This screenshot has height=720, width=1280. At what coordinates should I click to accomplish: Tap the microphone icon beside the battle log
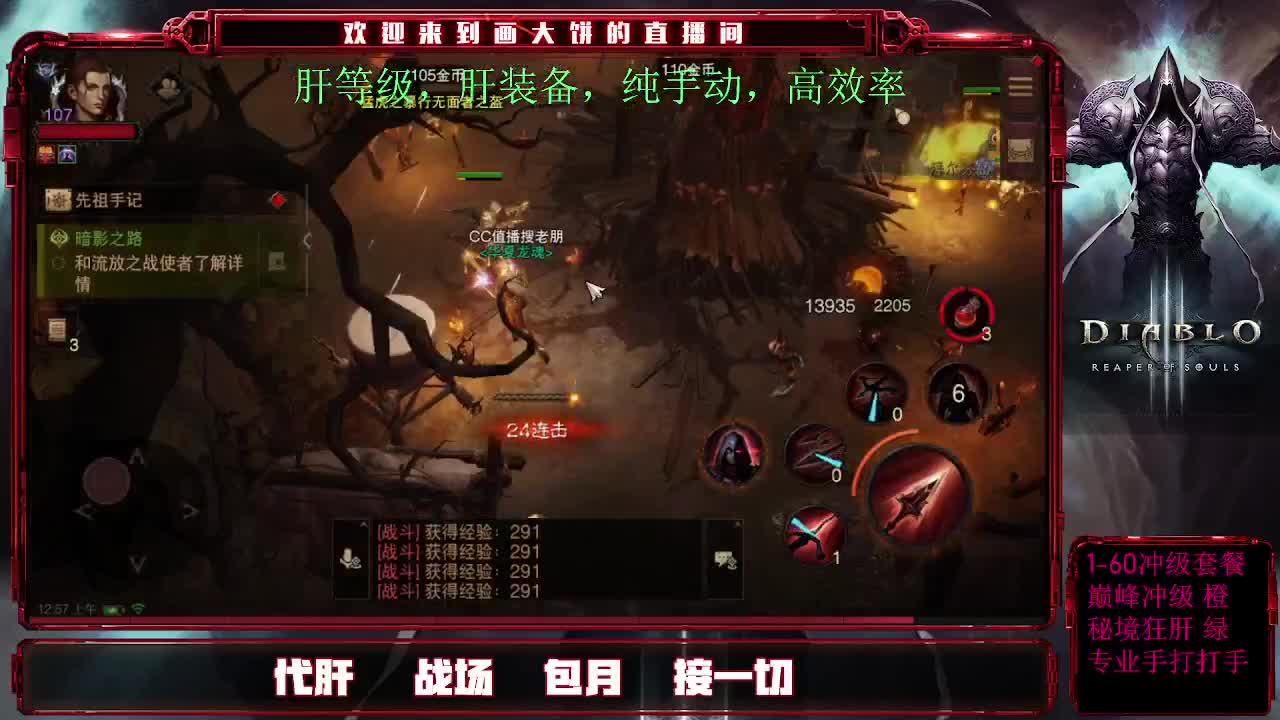[348, 561]
